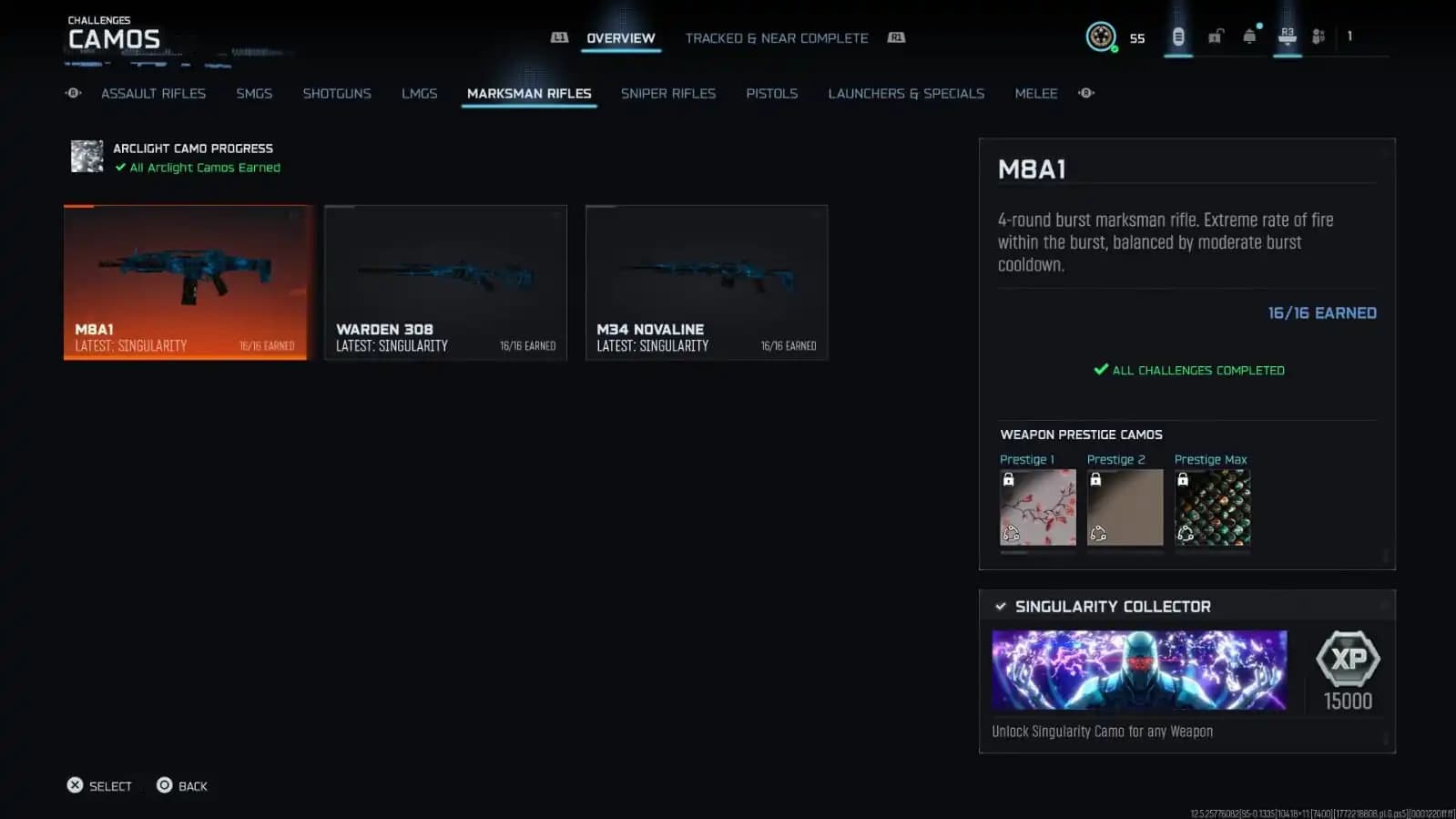Click the battle pass token icon

(x=1178, y=36)
